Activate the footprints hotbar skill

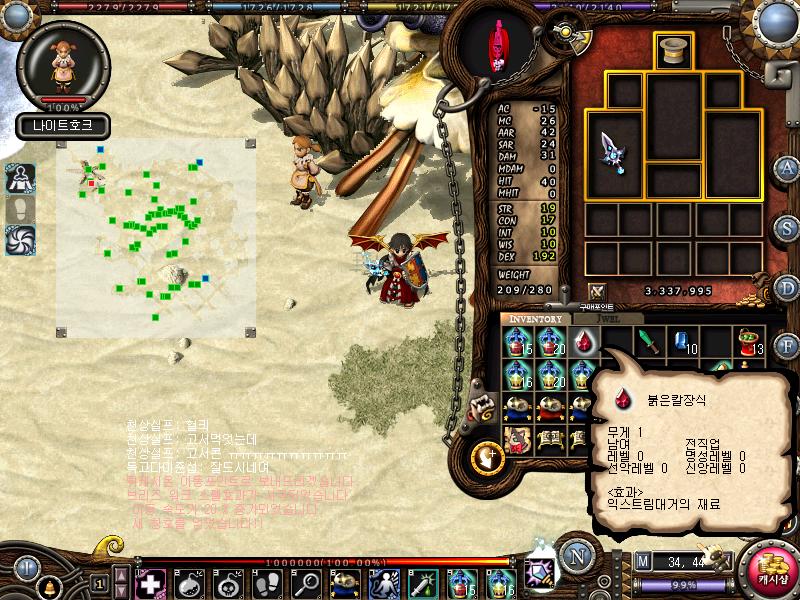267,582
